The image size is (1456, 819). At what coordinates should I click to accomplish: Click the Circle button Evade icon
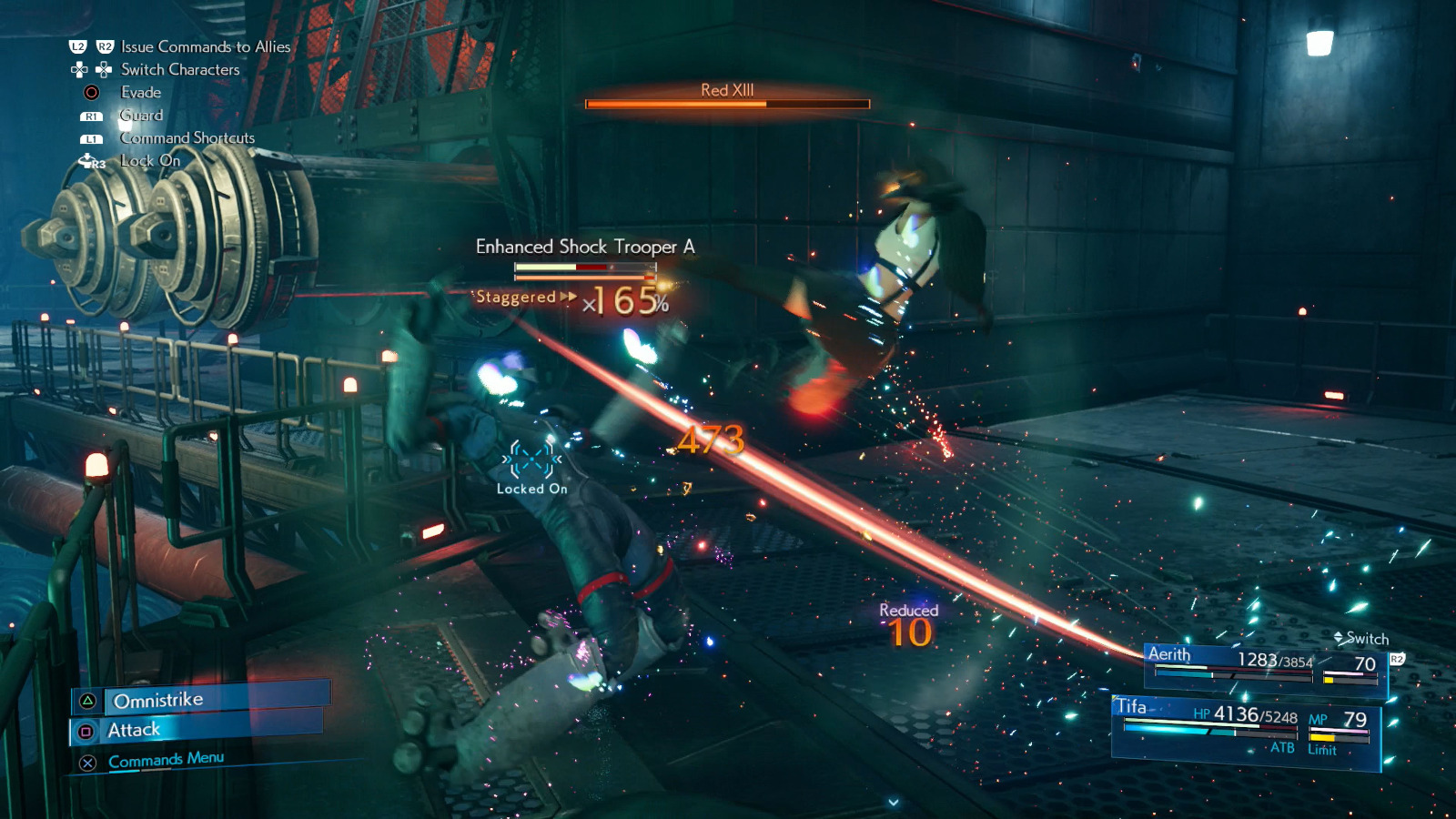pos(89,92)
